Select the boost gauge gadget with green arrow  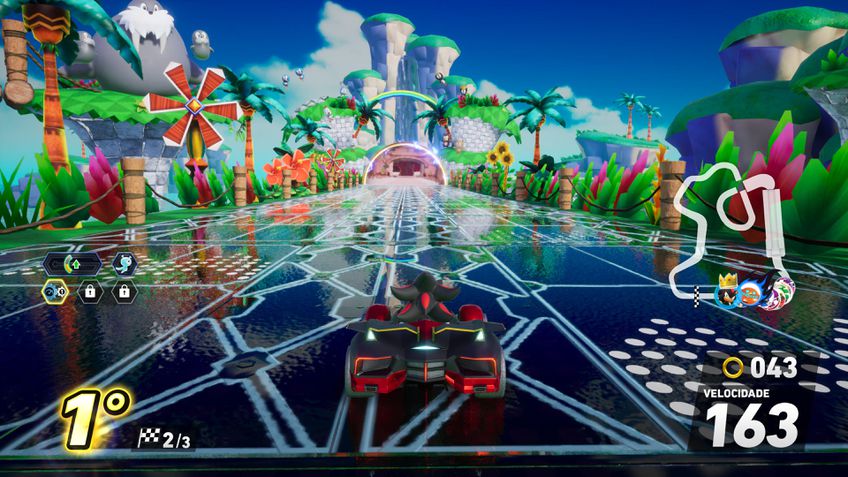[x=71, y=265]
